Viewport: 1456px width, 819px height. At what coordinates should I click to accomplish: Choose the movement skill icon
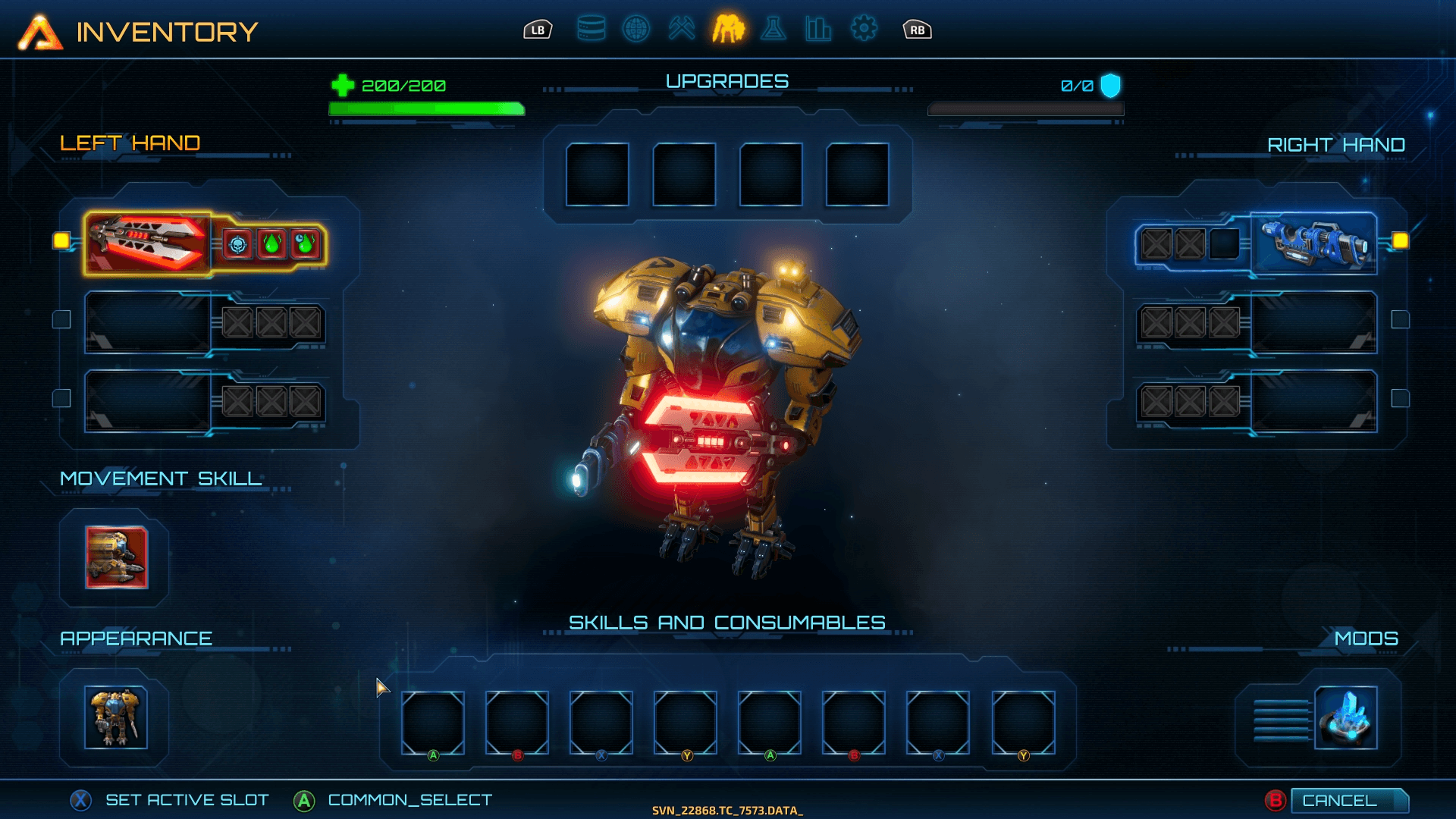116,557
